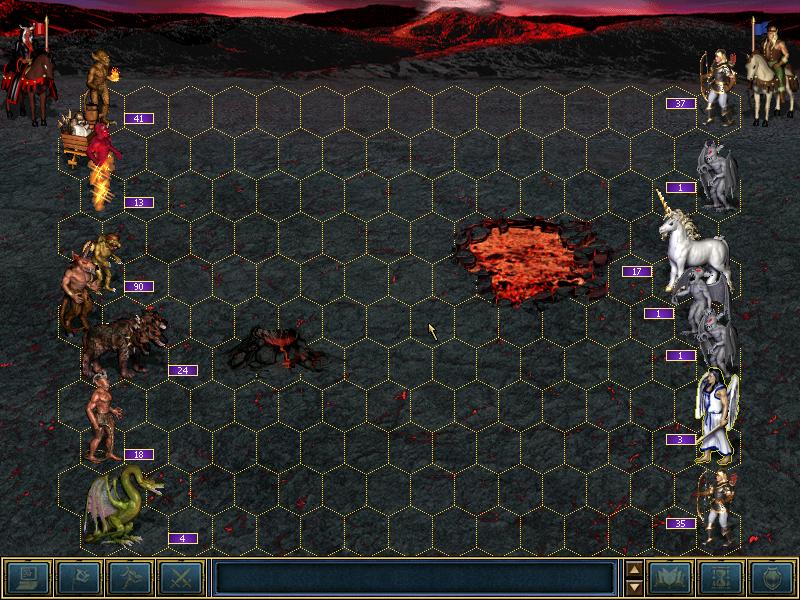Toggle auto-combat with the crossed swords button

[x=180, y=577]
